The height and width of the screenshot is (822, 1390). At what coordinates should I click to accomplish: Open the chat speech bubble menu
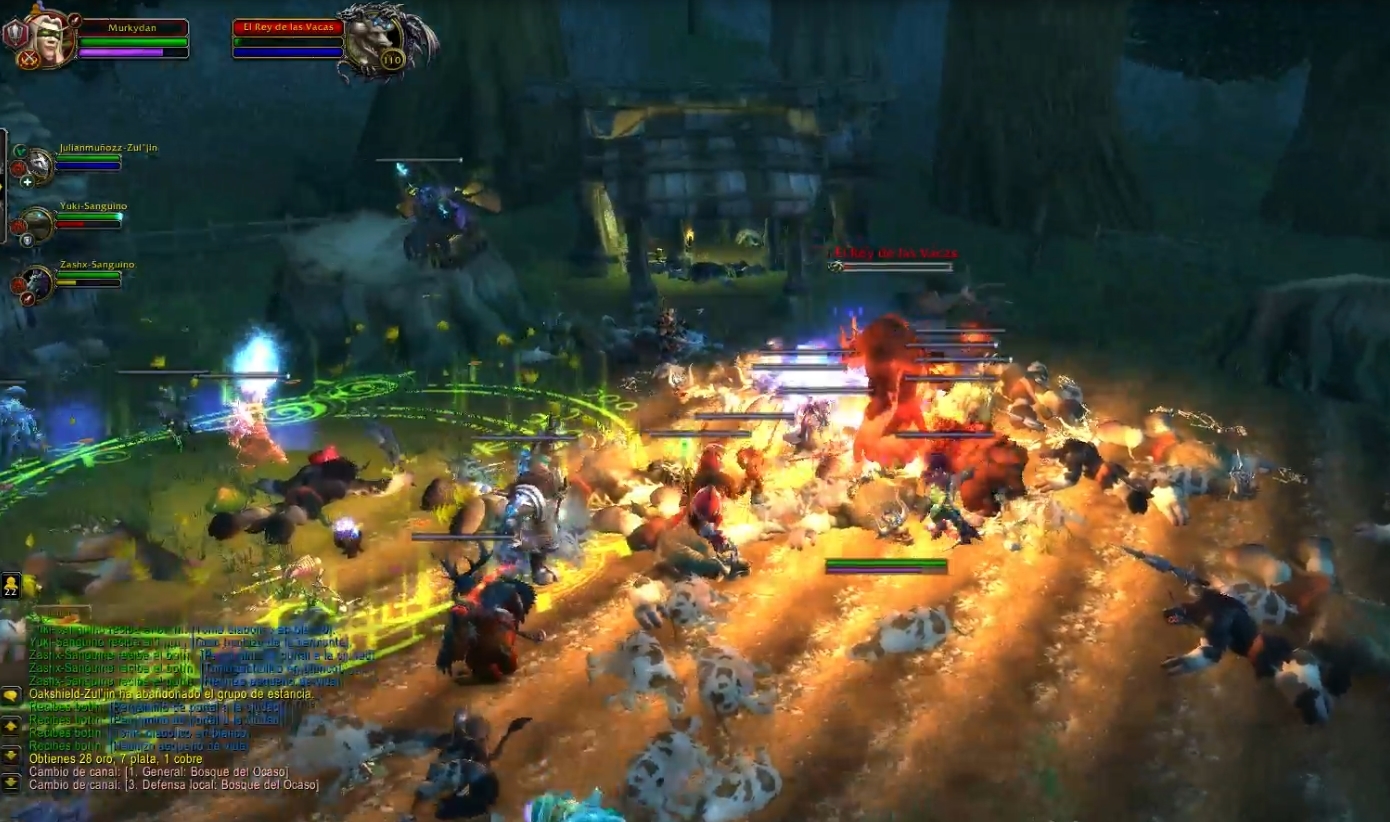11,696
